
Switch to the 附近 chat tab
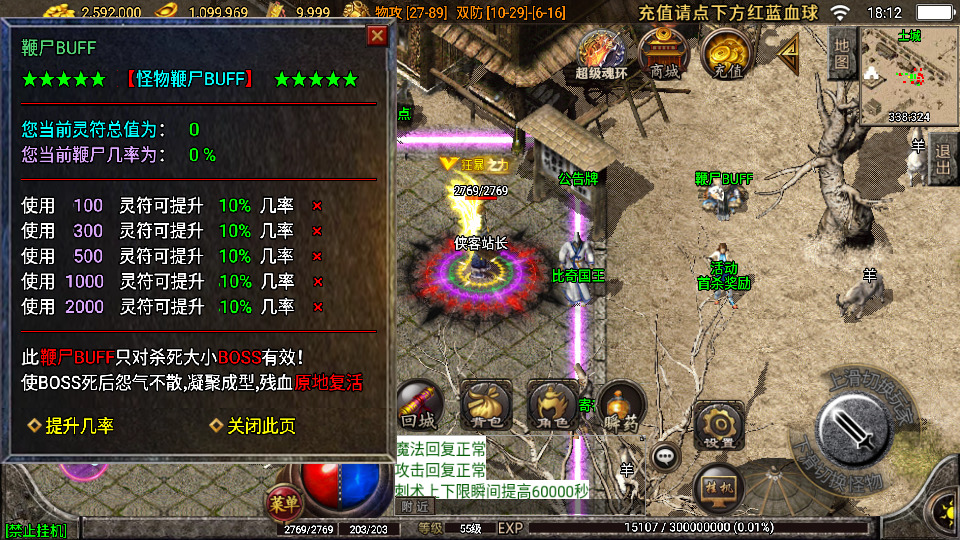tap(409, 507)
